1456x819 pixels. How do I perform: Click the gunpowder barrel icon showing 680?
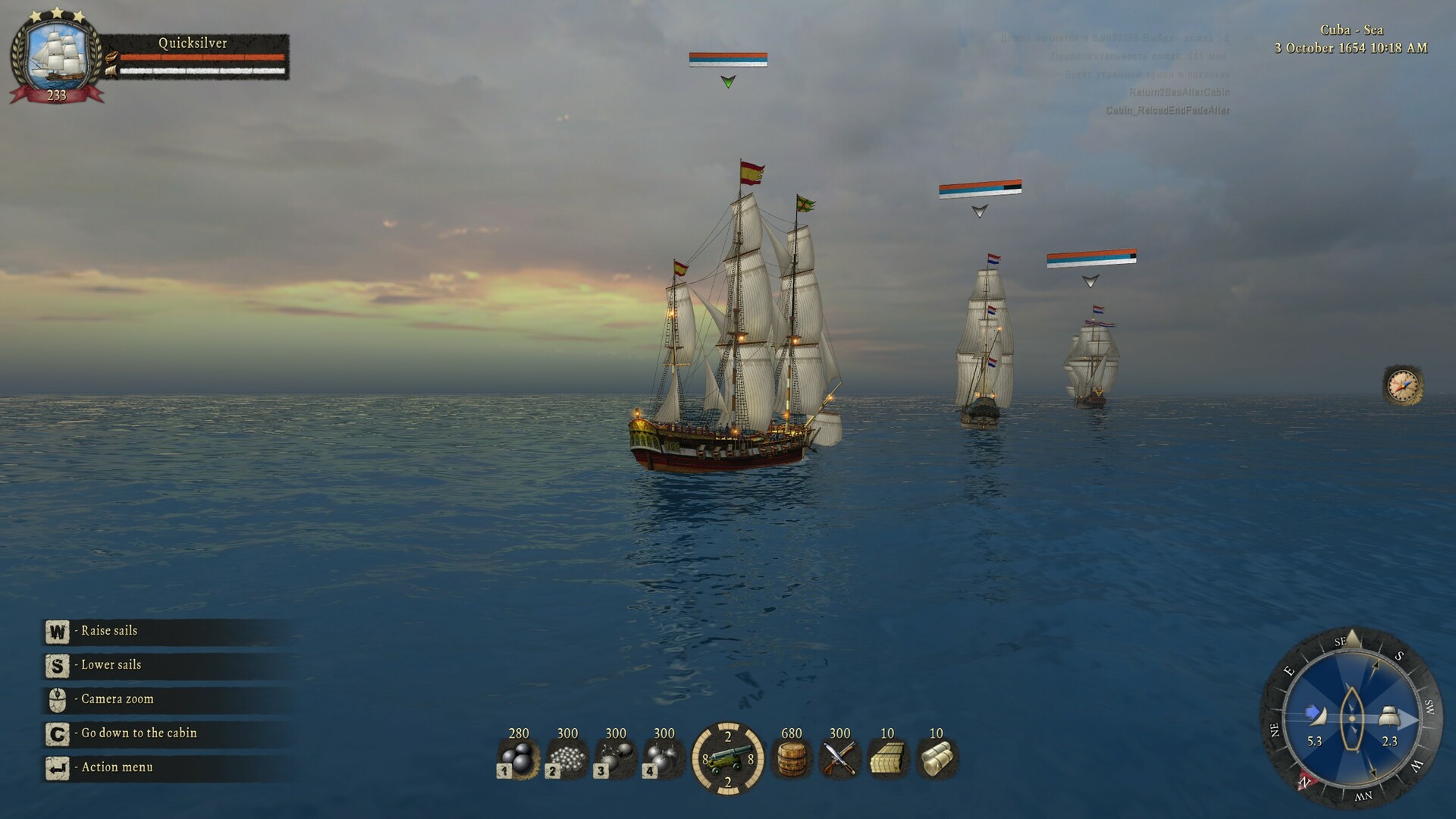[792, 758]
